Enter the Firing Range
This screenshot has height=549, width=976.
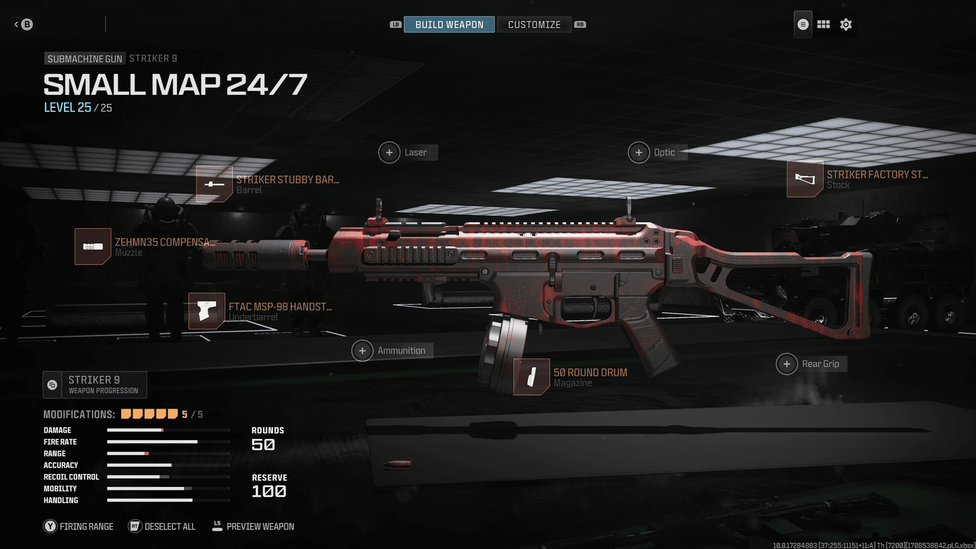coord(79,526)
